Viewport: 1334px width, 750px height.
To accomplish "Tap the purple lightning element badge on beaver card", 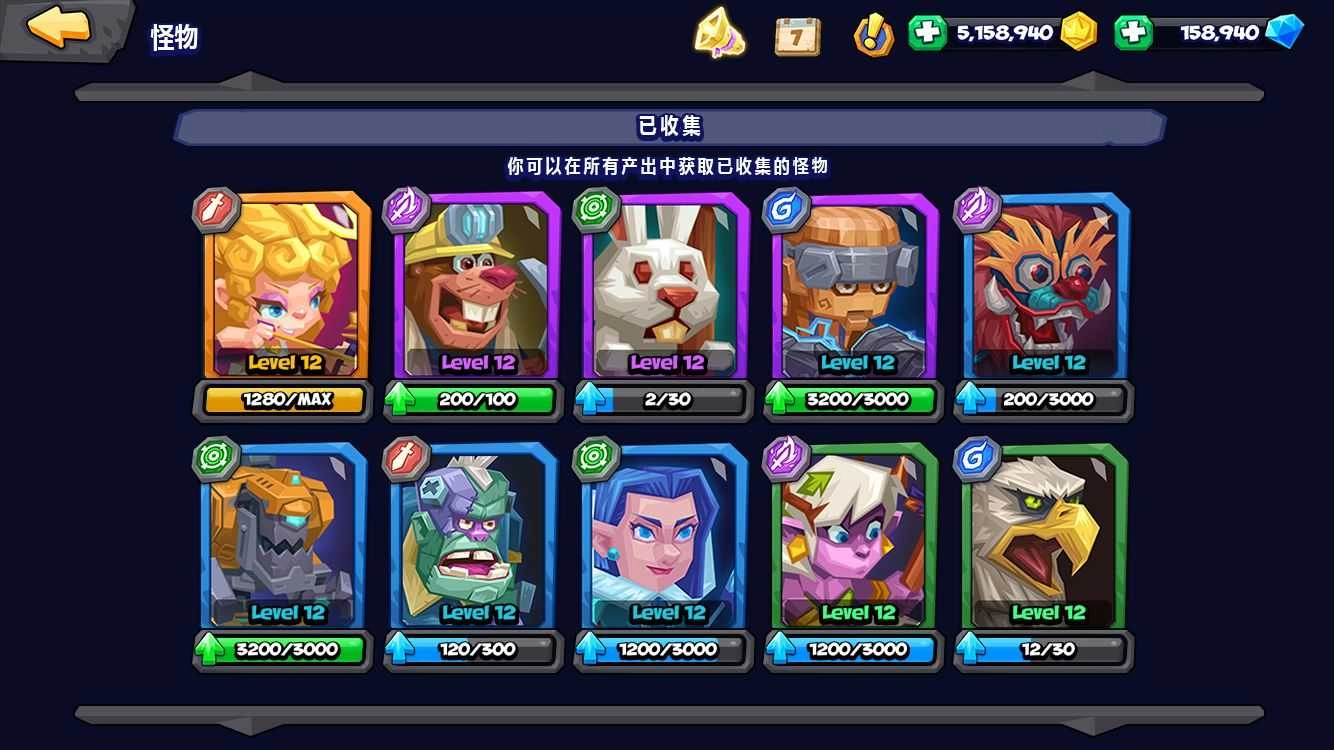I will click(x=405, y=207).
